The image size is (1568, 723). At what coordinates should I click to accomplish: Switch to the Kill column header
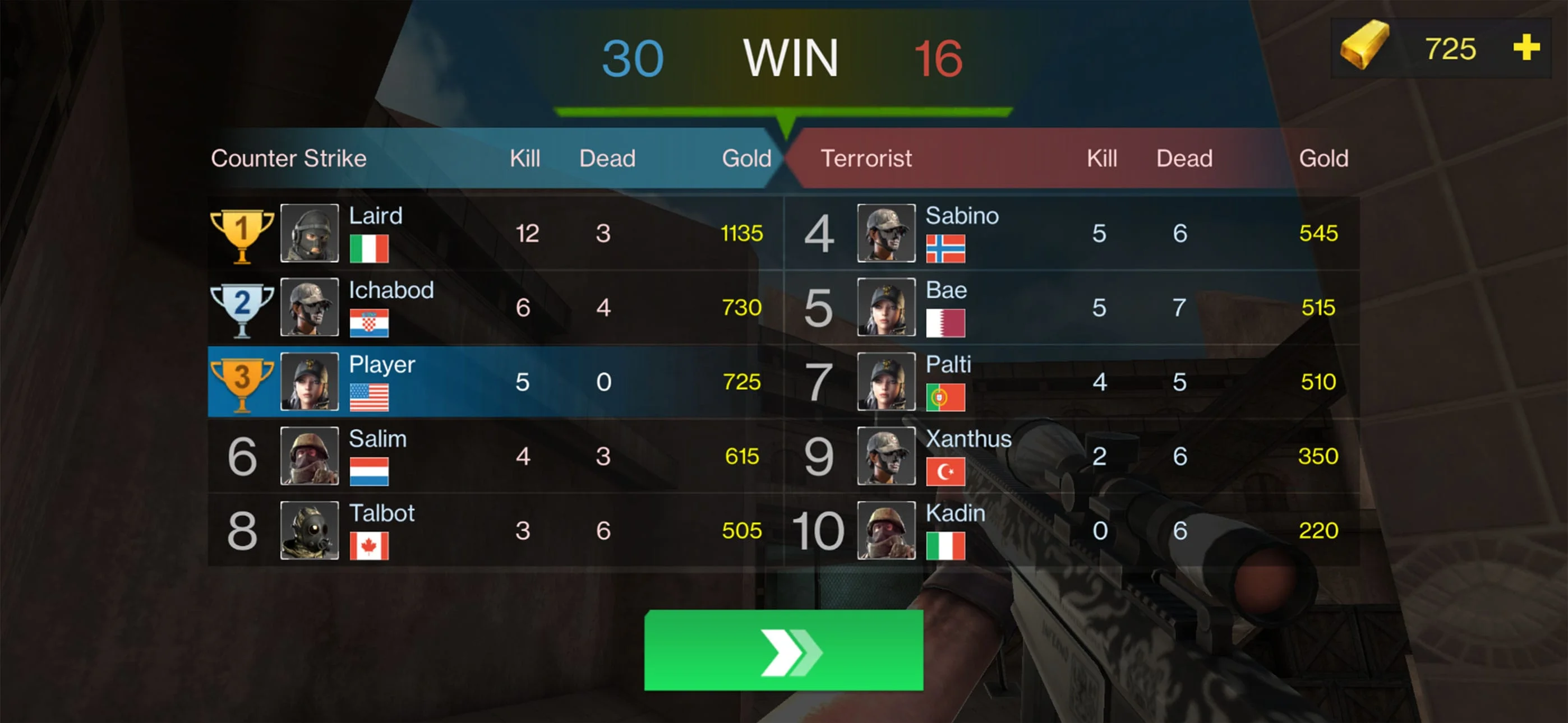(x=526, y=157)
